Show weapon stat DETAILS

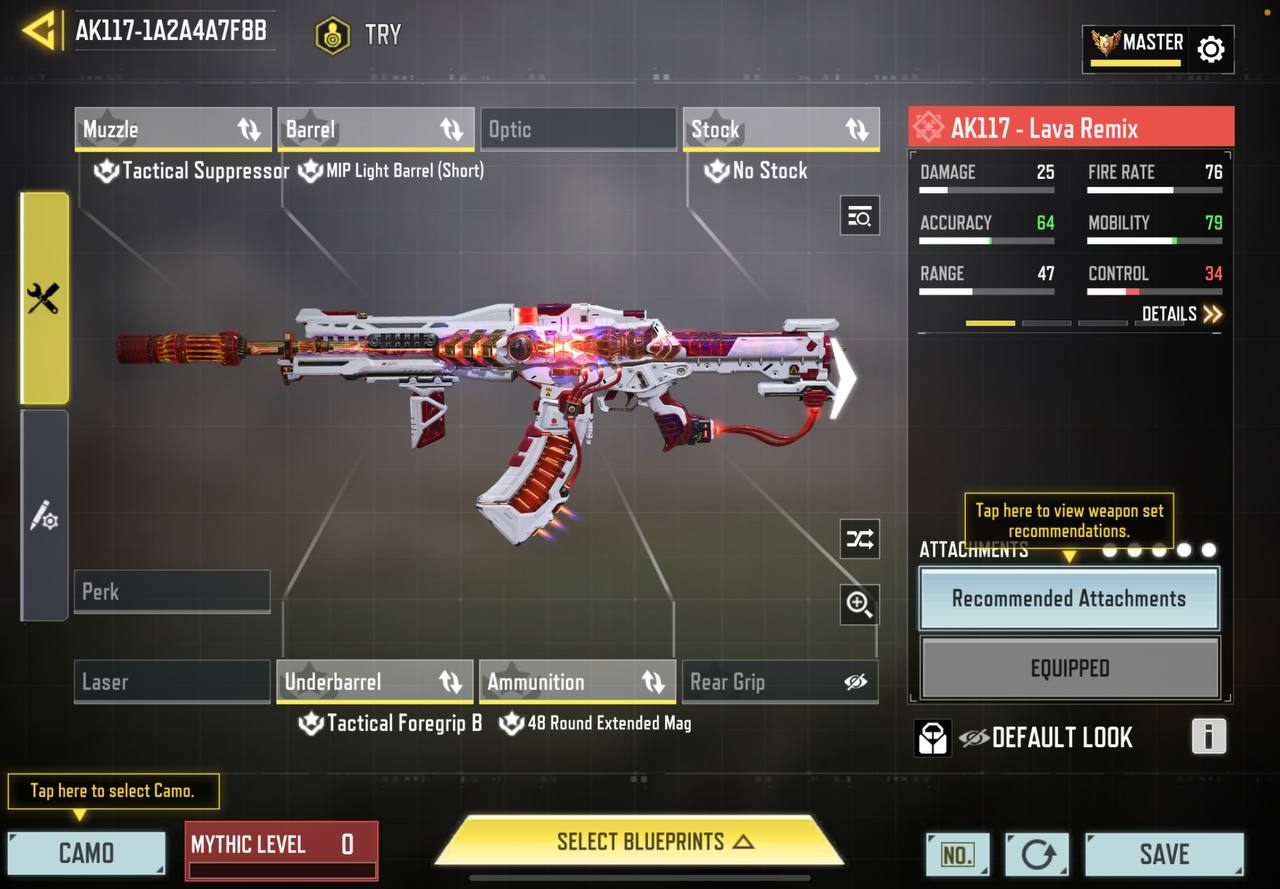tap(1182, 314)
